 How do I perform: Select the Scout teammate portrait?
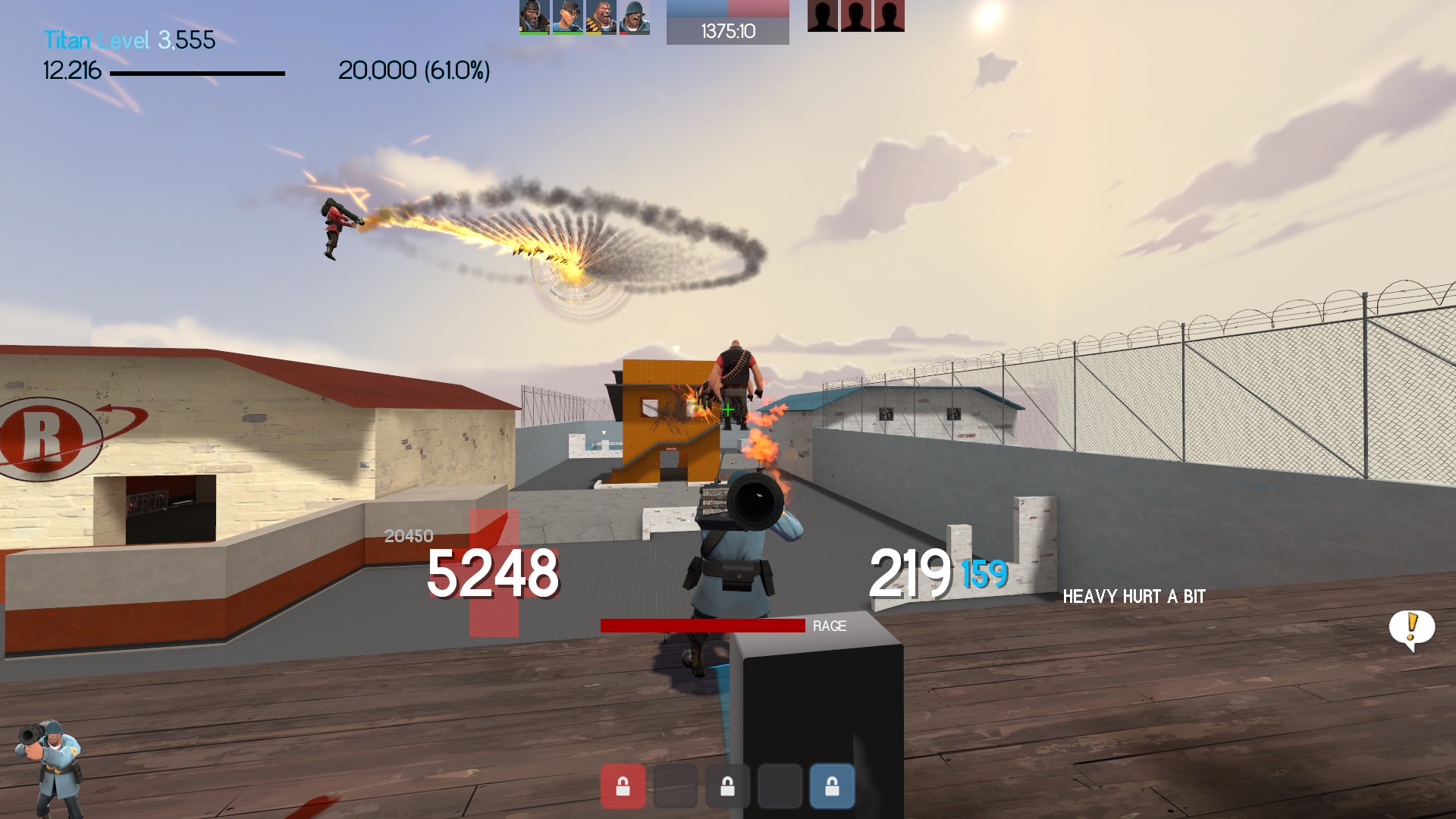pos(567,17)
